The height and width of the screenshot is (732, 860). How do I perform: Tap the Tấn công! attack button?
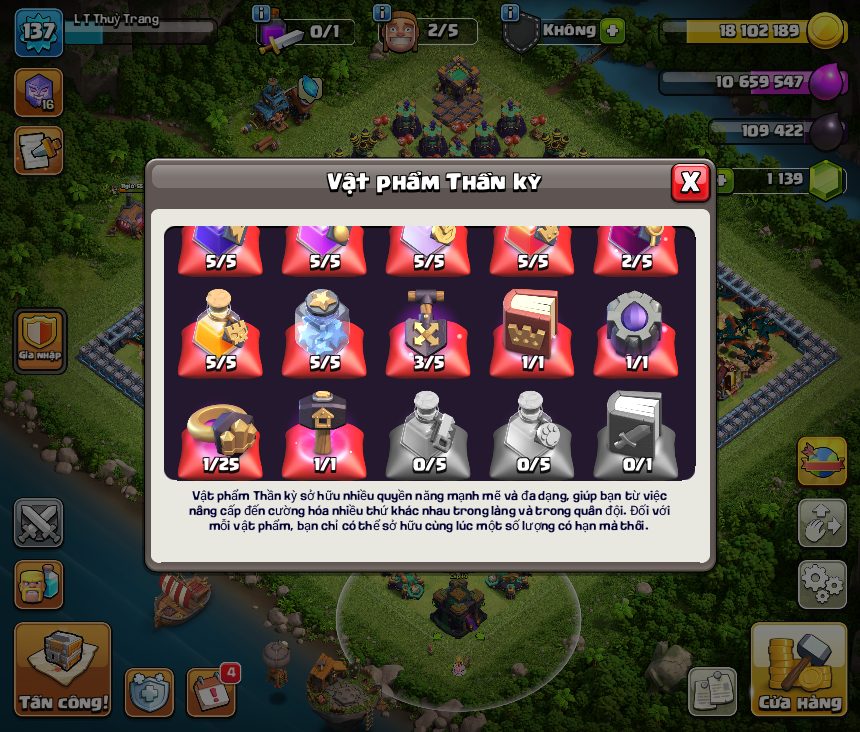(62, 670)
